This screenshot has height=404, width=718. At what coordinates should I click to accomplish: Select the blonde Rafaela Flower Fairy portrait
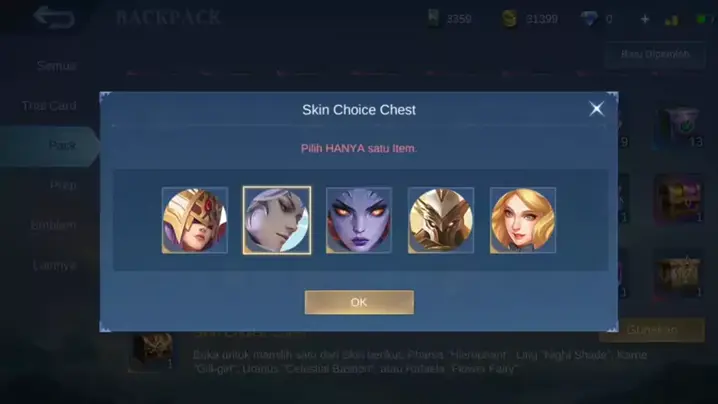point(523,220)
